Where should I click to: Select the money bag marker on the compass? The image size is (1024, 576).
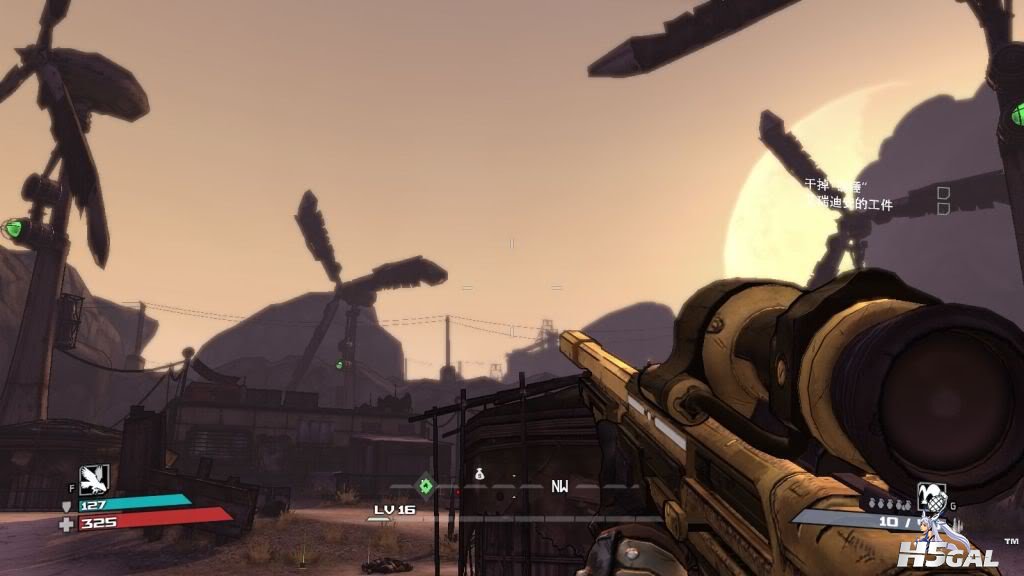tap(479, 474)
